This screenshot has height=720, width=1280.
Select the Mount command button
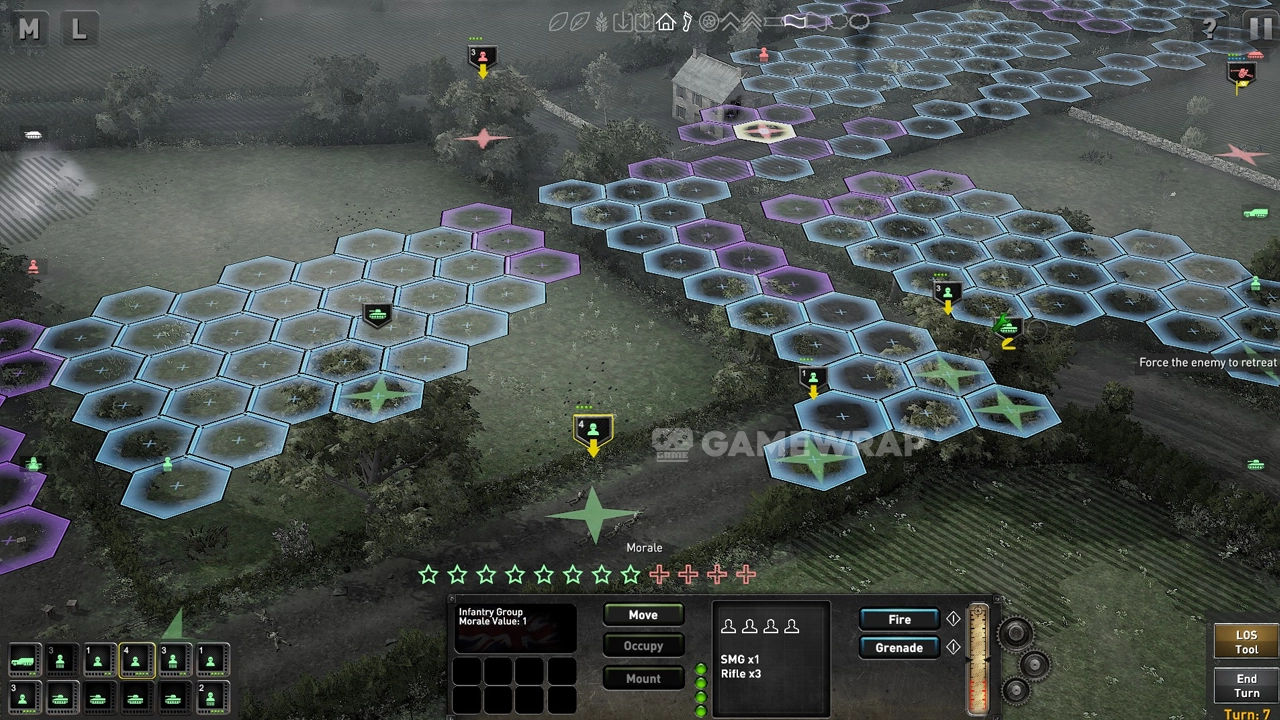pos(643,678)
